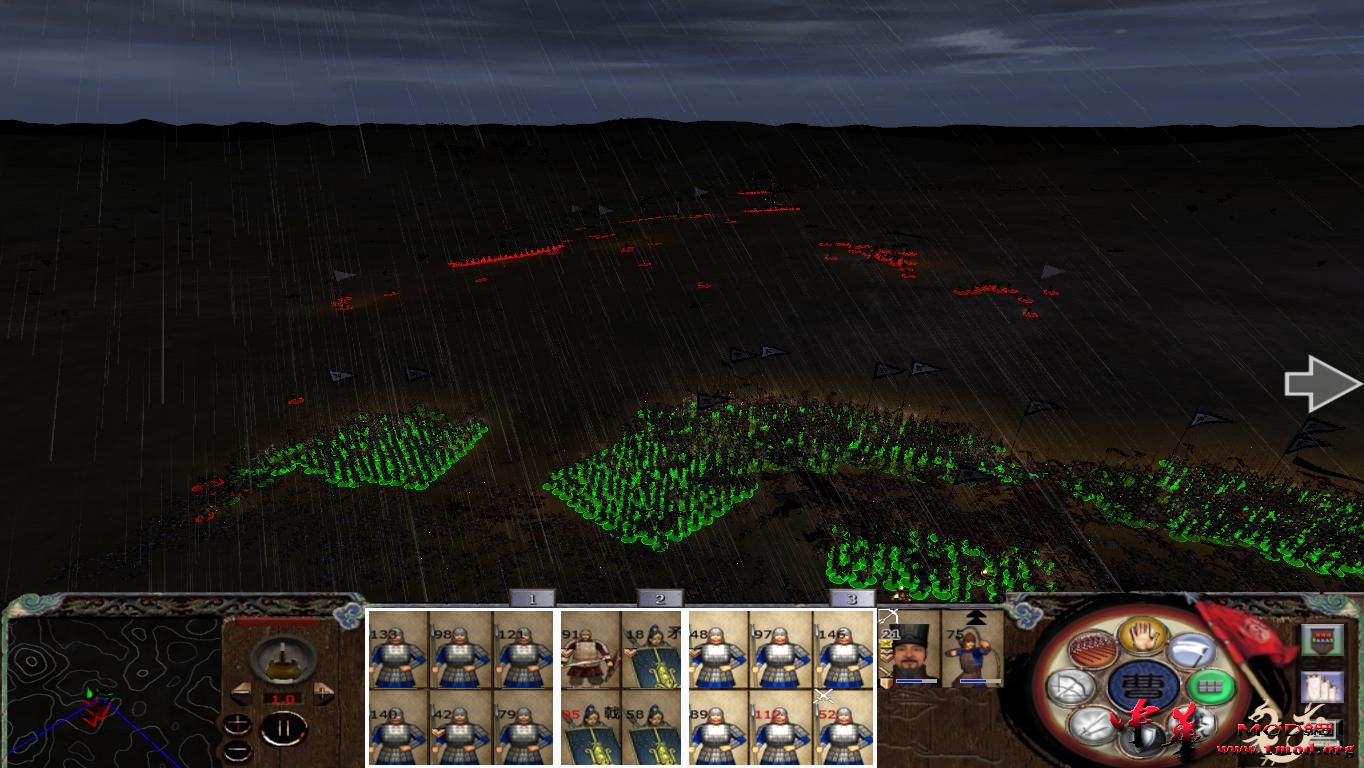Open the battle scroll icon below the banner panel
This screenshot has height=768, width=1364.
pos(1322,686)
